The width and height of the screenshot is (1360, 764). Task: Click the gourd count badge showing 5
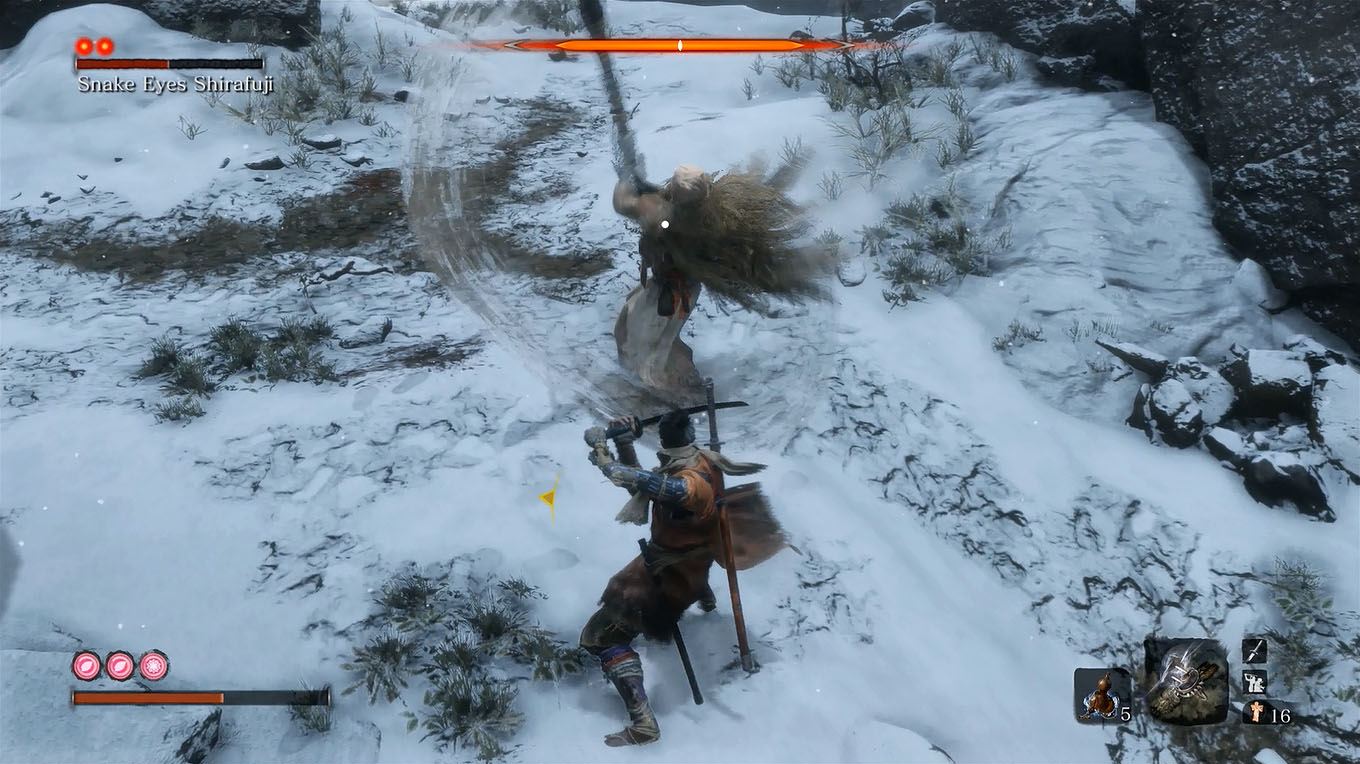tap(1124, 712)
